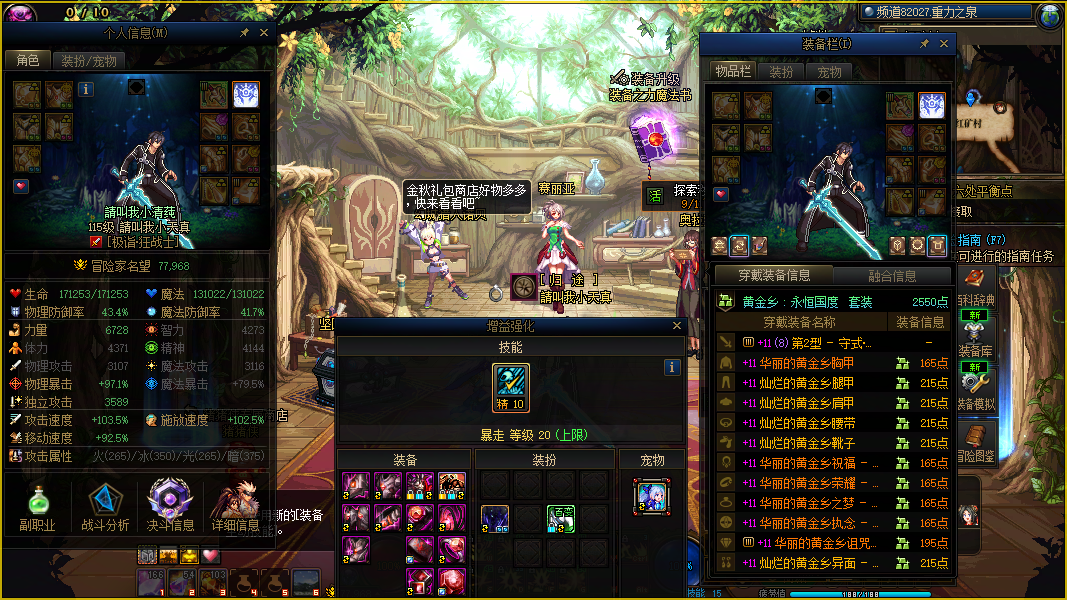Select the 融合信息 fusion info tab
This screenshot has height=600, width=1067.
tap(892, 276)
